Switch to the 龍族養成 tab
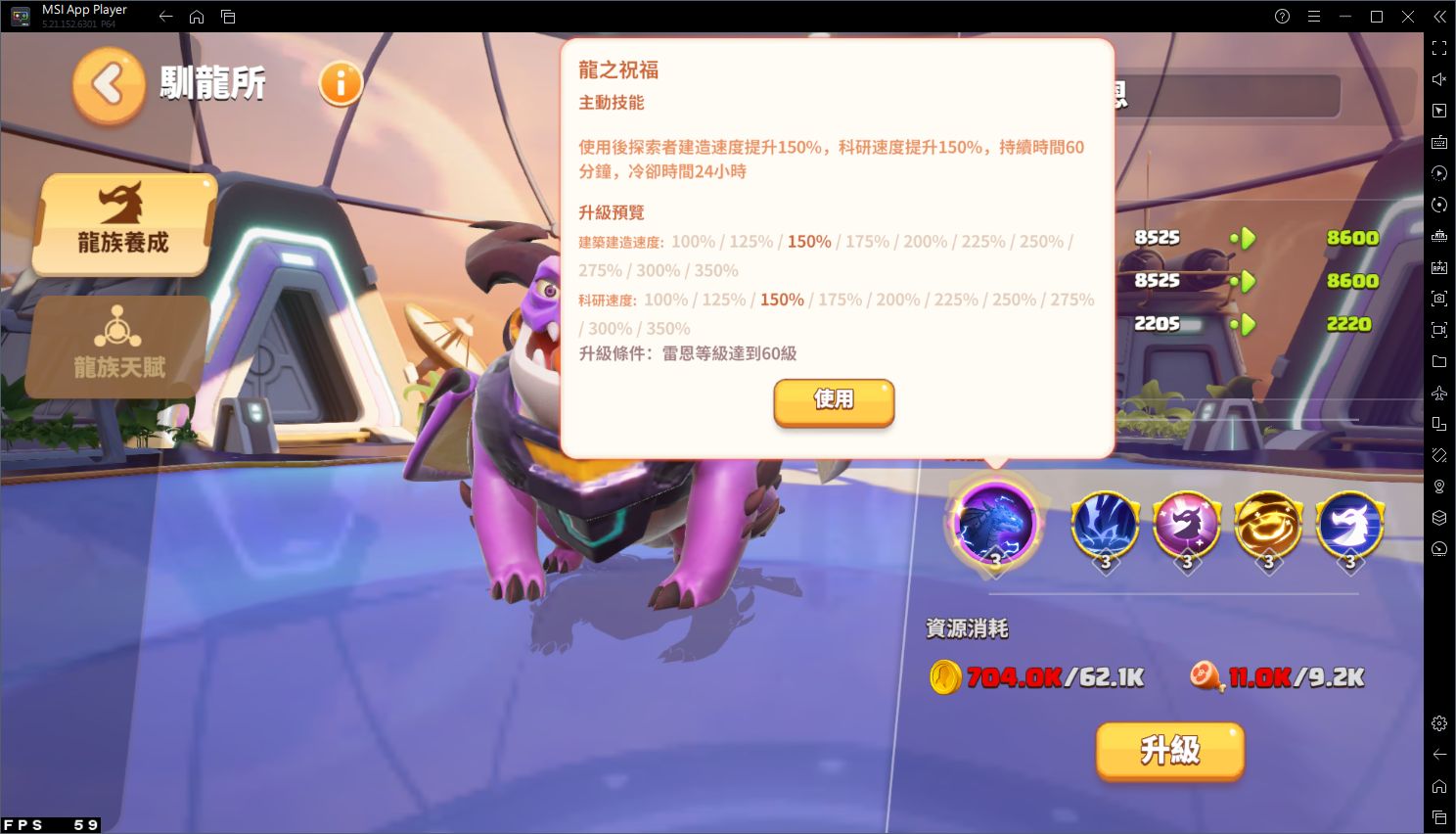The height and width of the screenshot is (834, 1456). [123, 225]
